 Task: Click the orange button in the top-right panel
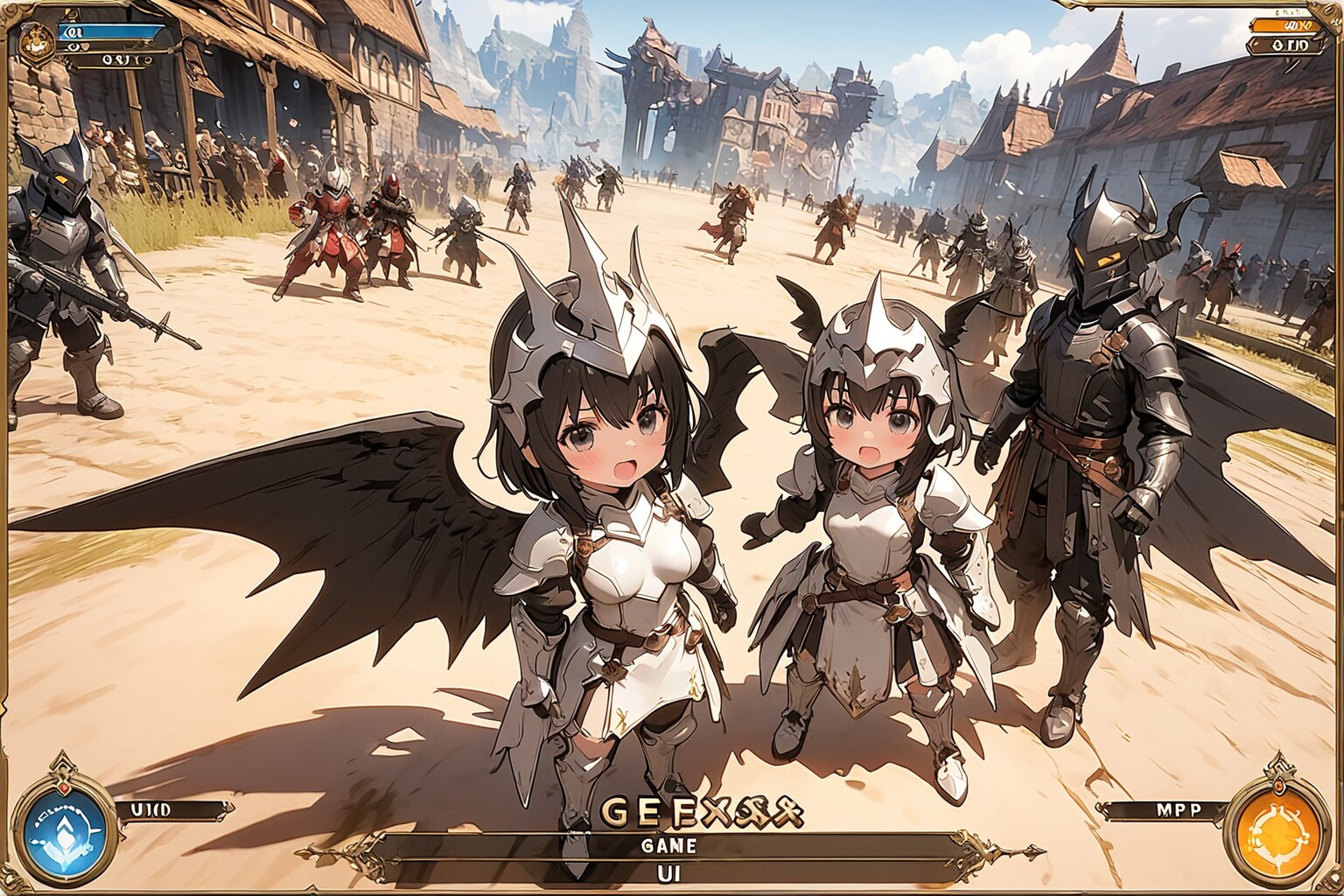1283,24
